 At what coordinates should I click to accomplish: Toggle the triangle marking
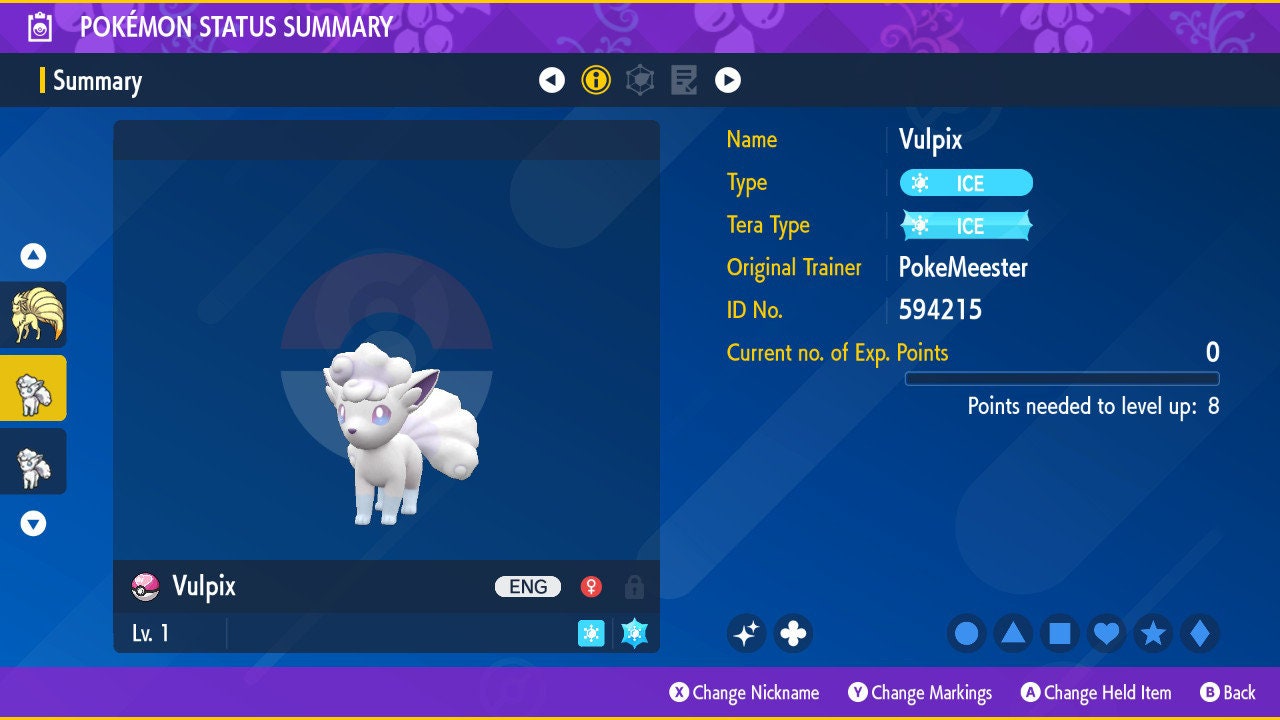pos(1013,633)
